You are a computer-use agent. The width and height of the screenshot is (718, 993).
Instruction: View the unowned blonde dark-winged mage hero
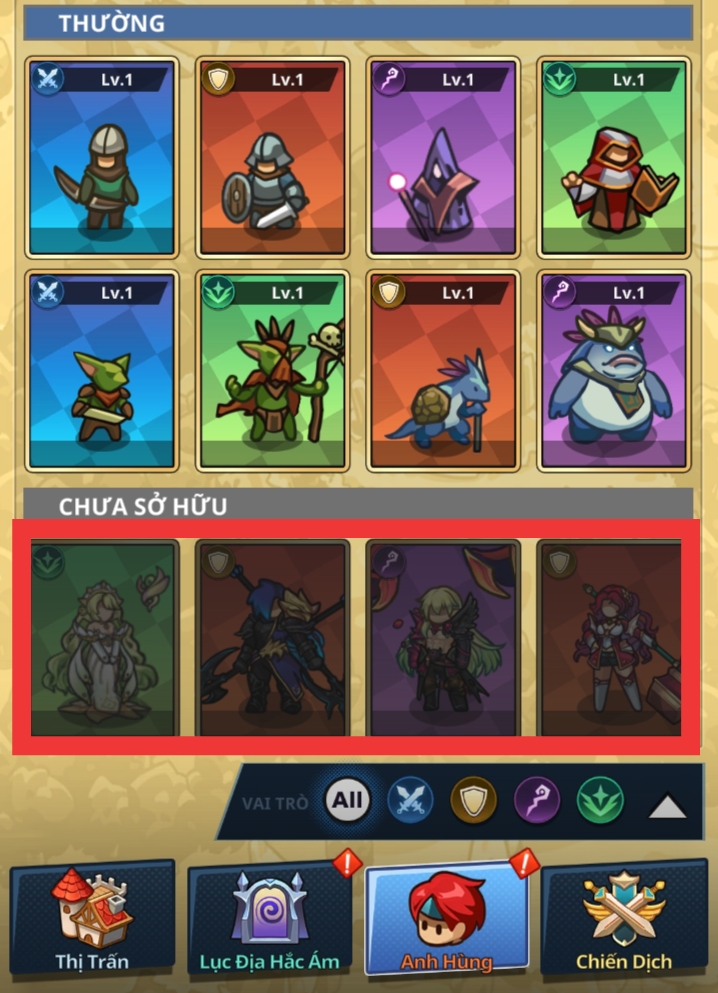point(444,638)
